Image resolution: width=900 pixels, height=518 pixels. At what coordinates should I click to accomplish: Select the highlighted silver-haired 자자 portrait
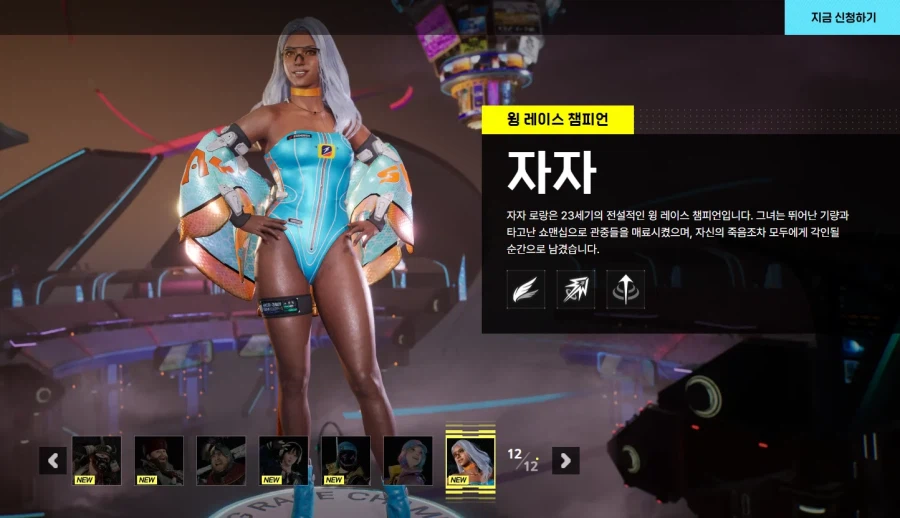tap(470, 459)
